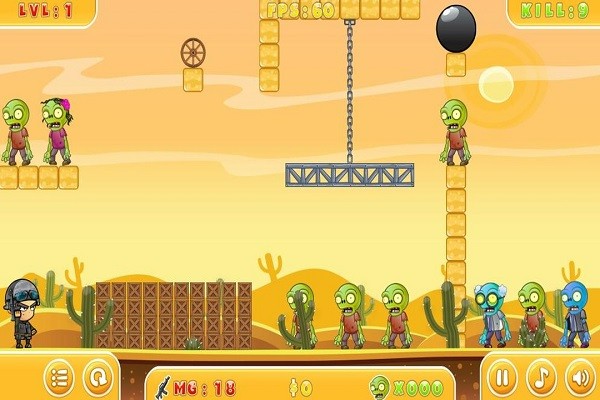600x400 pixels.
Task: Restart the level with the circular arrow
Action: pos(97,379)
